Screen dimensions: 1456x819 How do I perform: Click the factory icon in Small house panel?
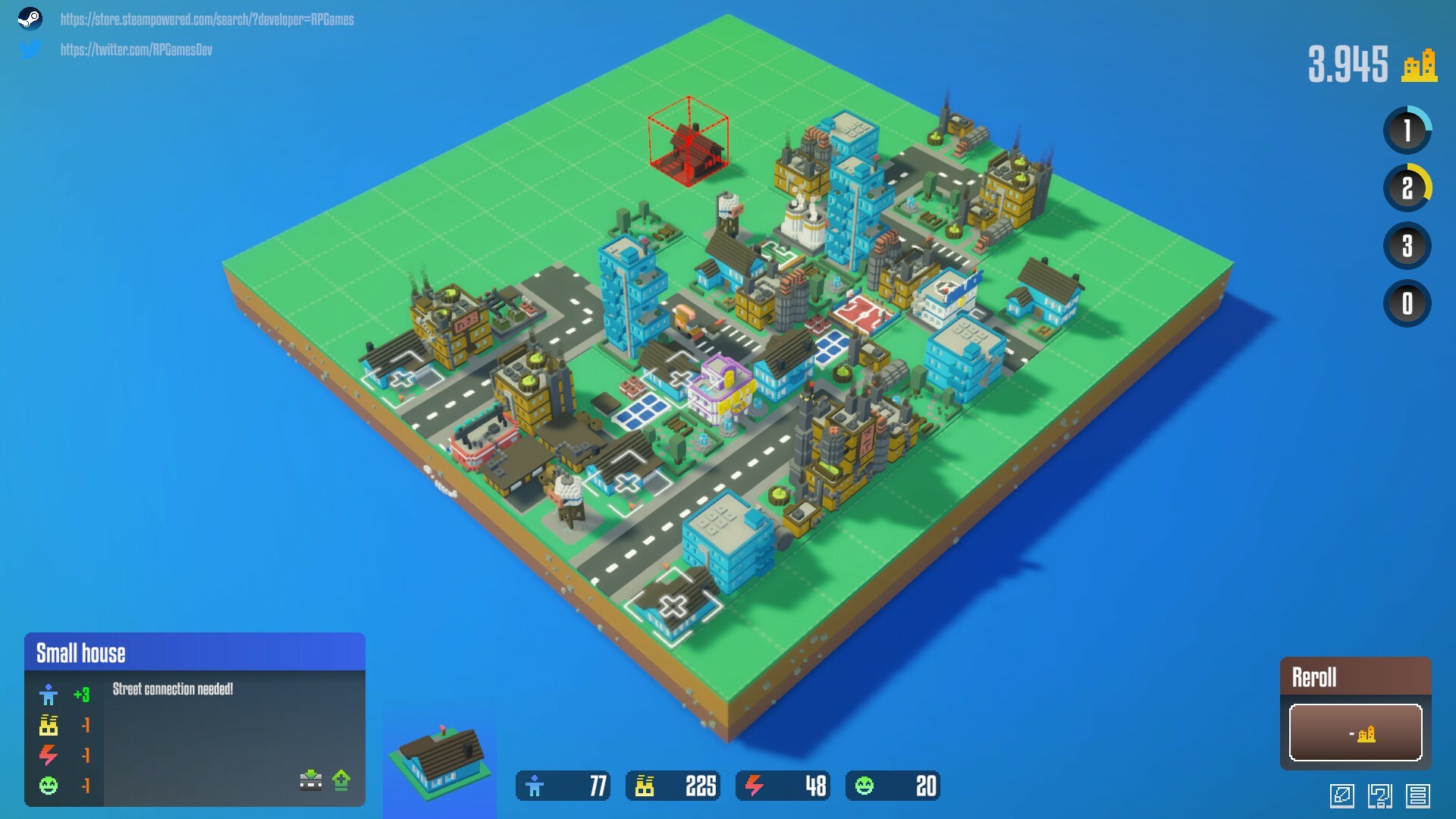pos(49,724)
